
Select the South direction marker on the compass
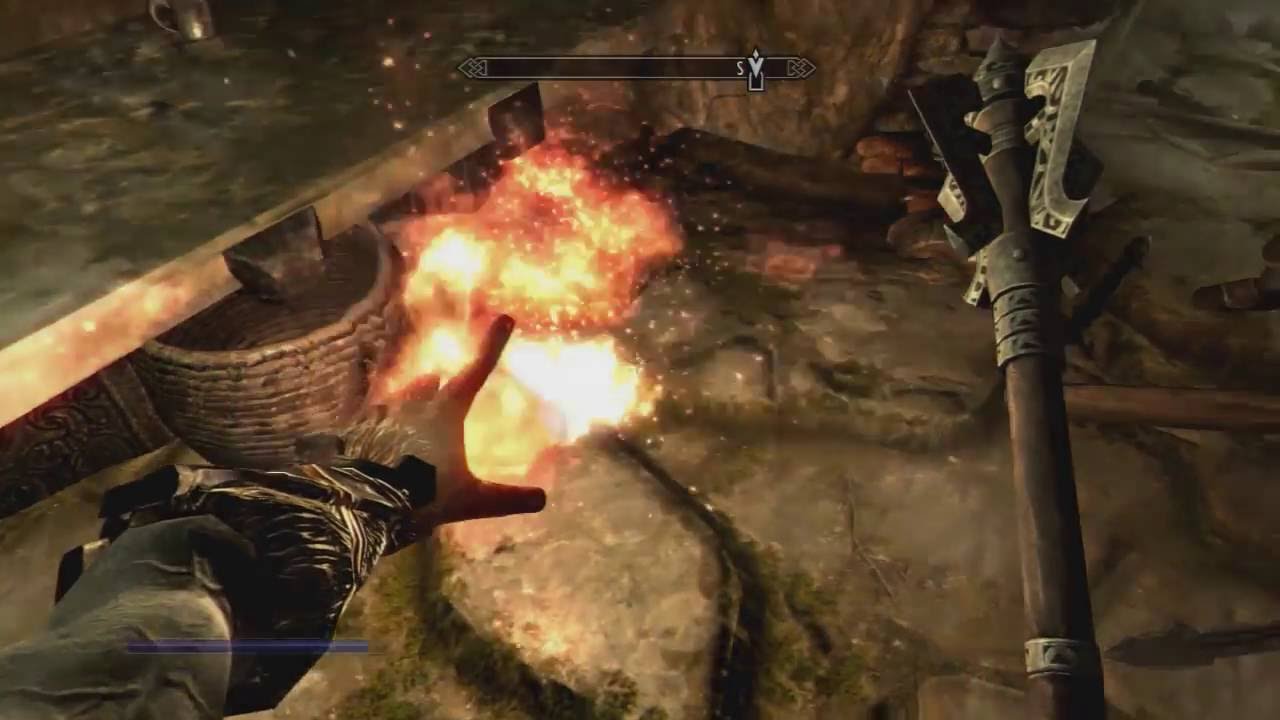(740, 66)
